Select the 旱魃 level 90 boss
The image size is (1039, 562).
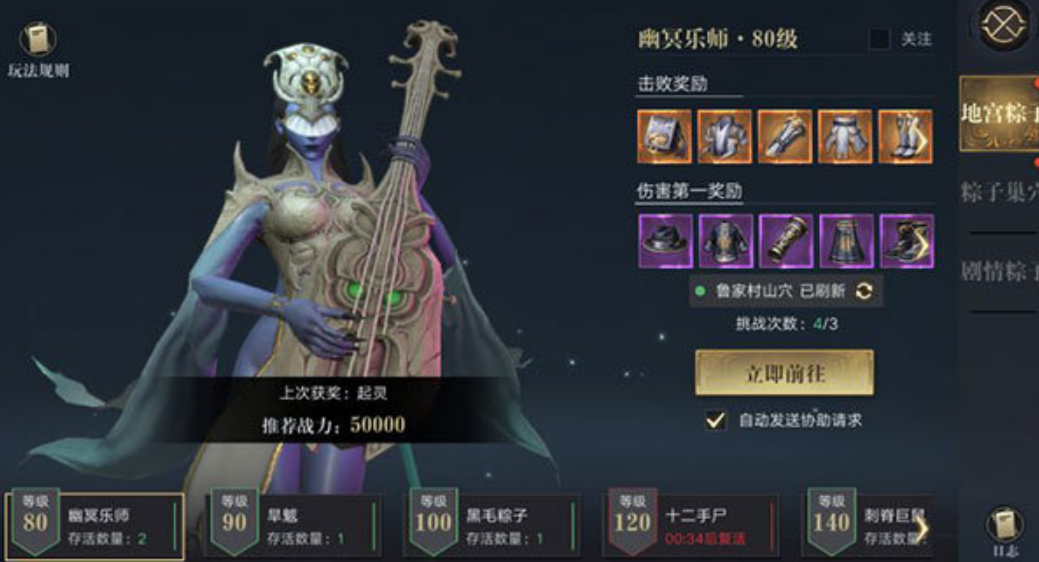point(293,525)
